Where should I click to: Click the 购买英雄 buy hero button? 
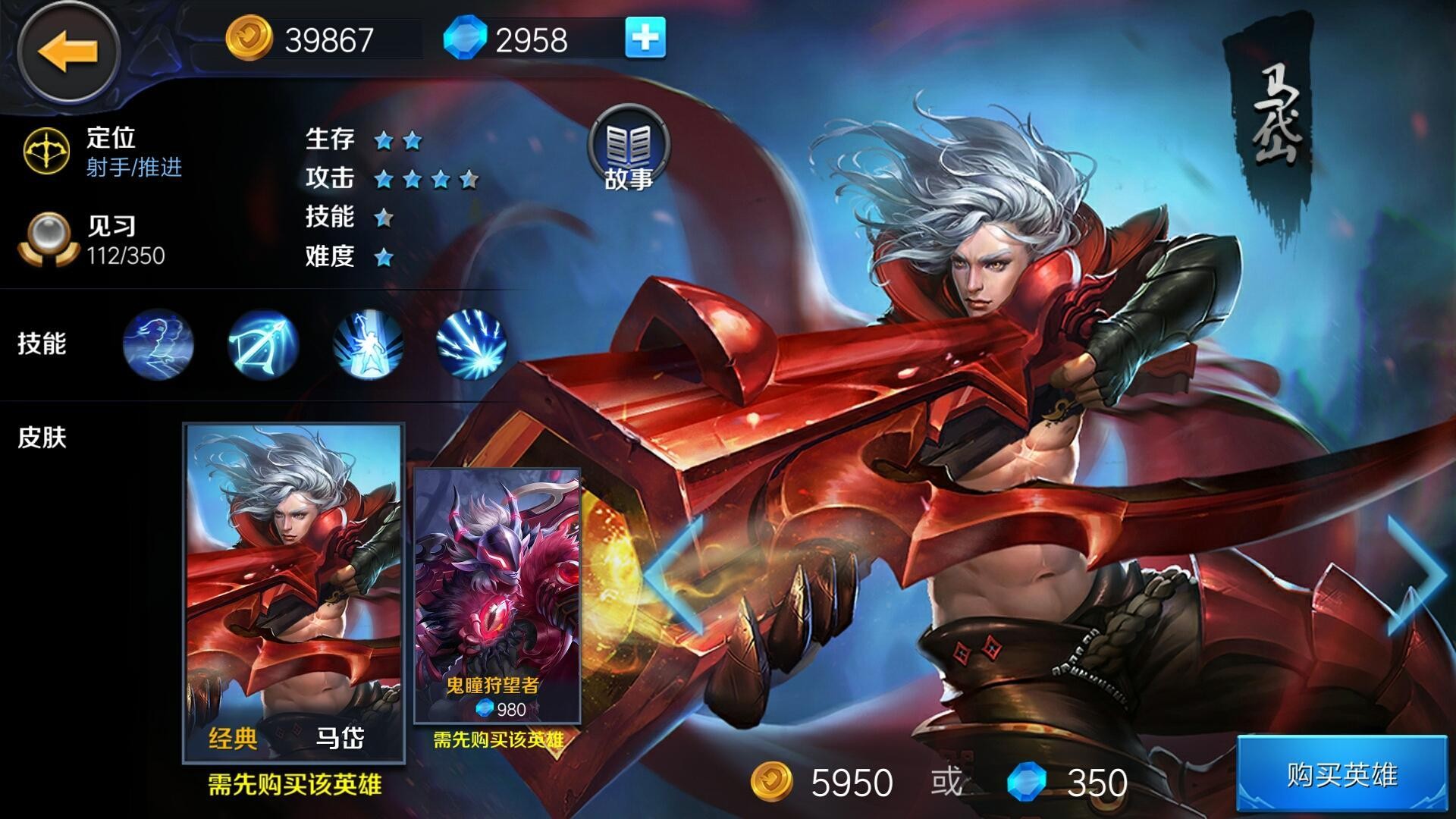[1342, 775]
